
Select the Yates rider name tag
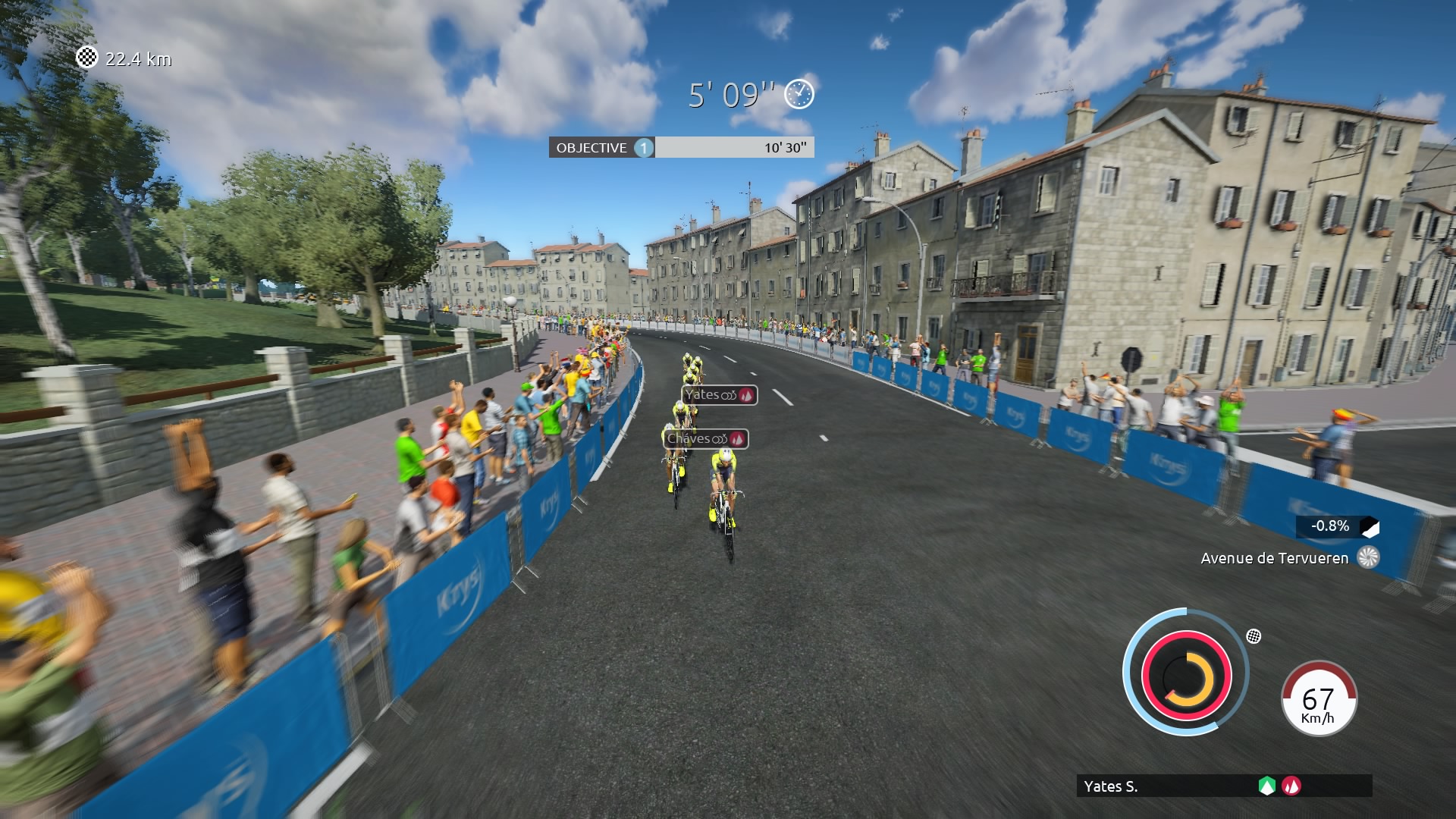(x=719, y=395)
